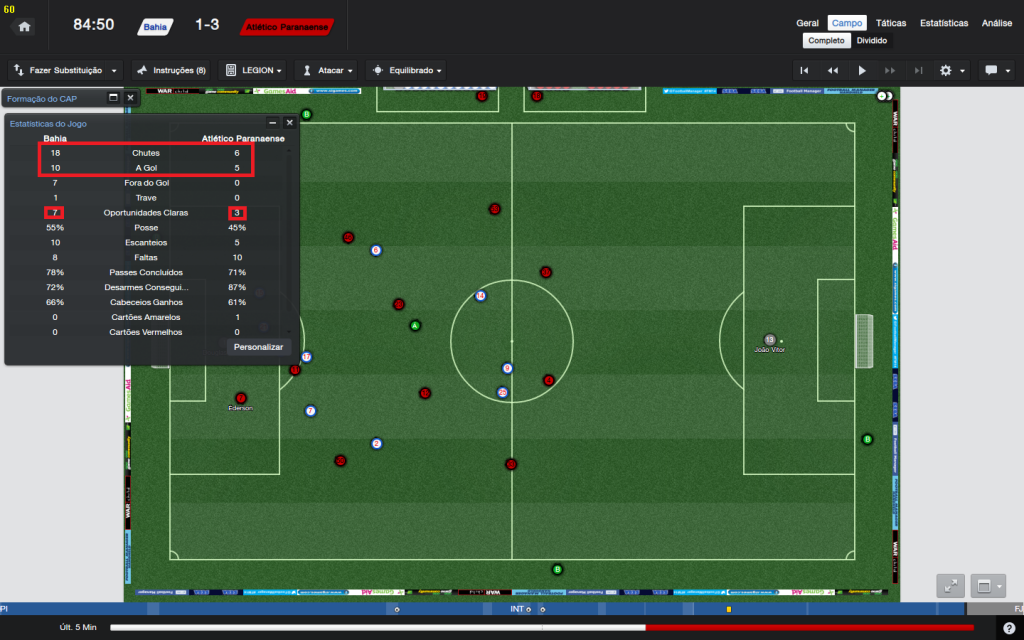The width and height of the screenshot is (1024, 640).
Task: Select the Dividido pitch view
Action: coord(871,41)
